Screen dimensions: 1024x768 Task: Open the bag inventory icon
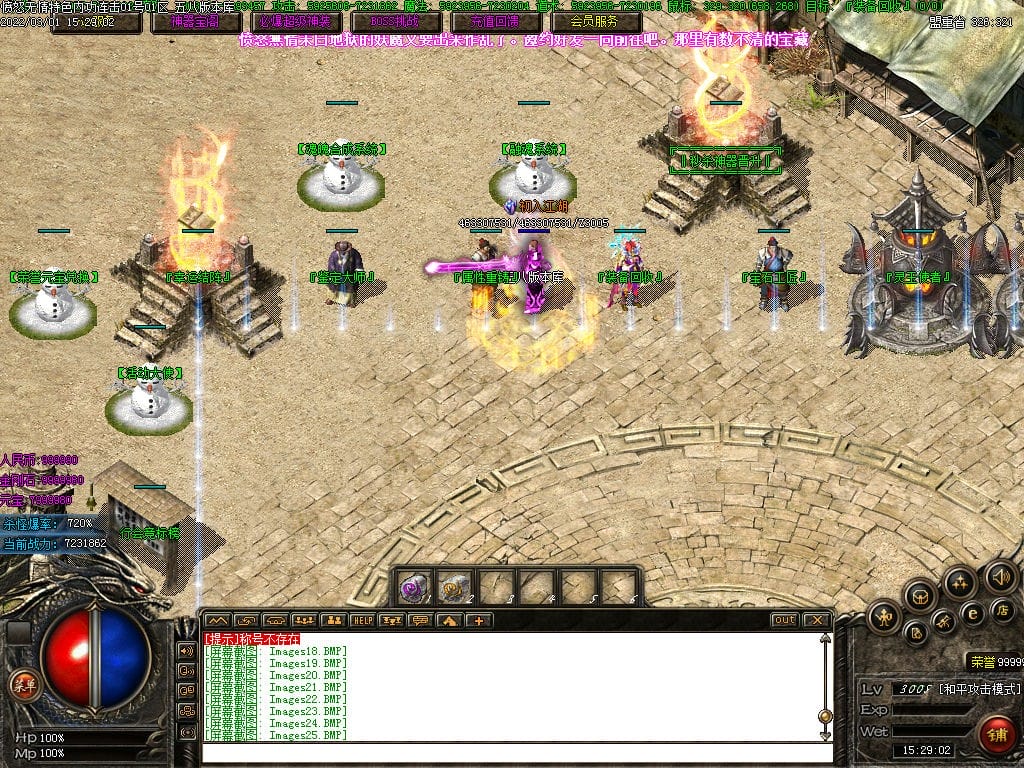pyautogui.click(x=919, y=596)
